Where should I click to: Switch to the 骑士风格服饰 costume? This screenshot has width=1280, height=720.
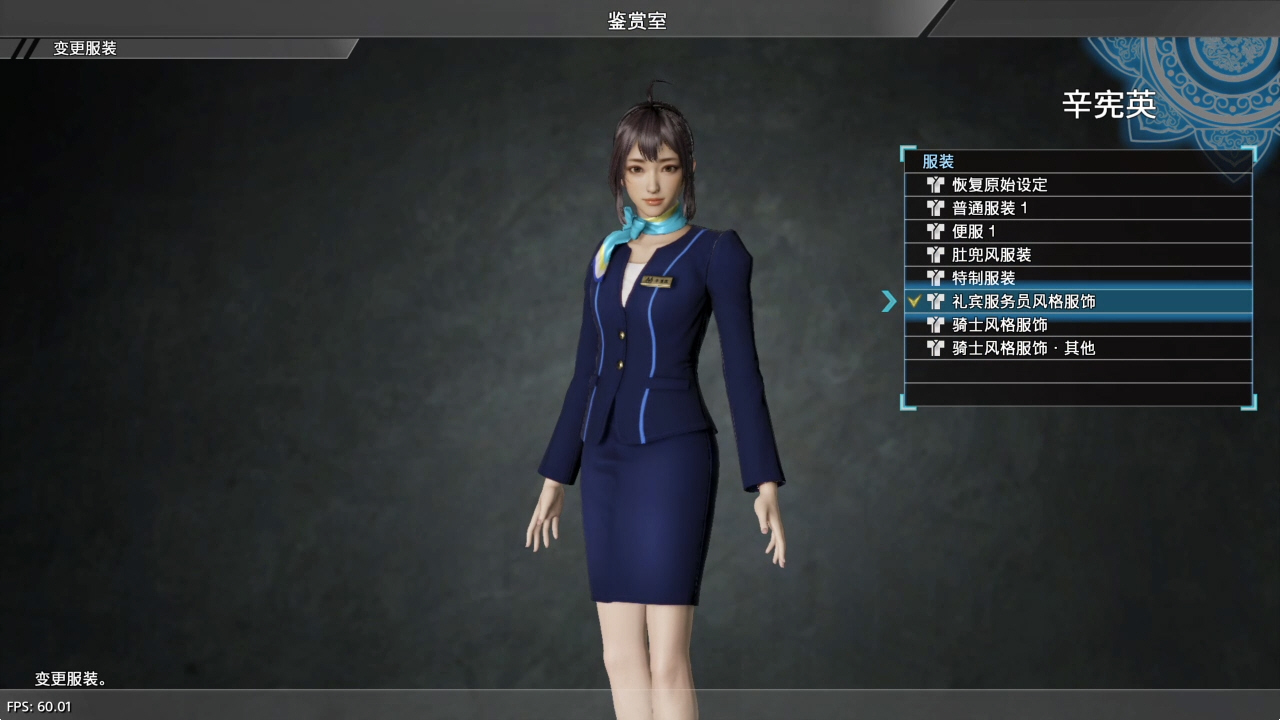pyautogui.click(x=1000, y=325)
